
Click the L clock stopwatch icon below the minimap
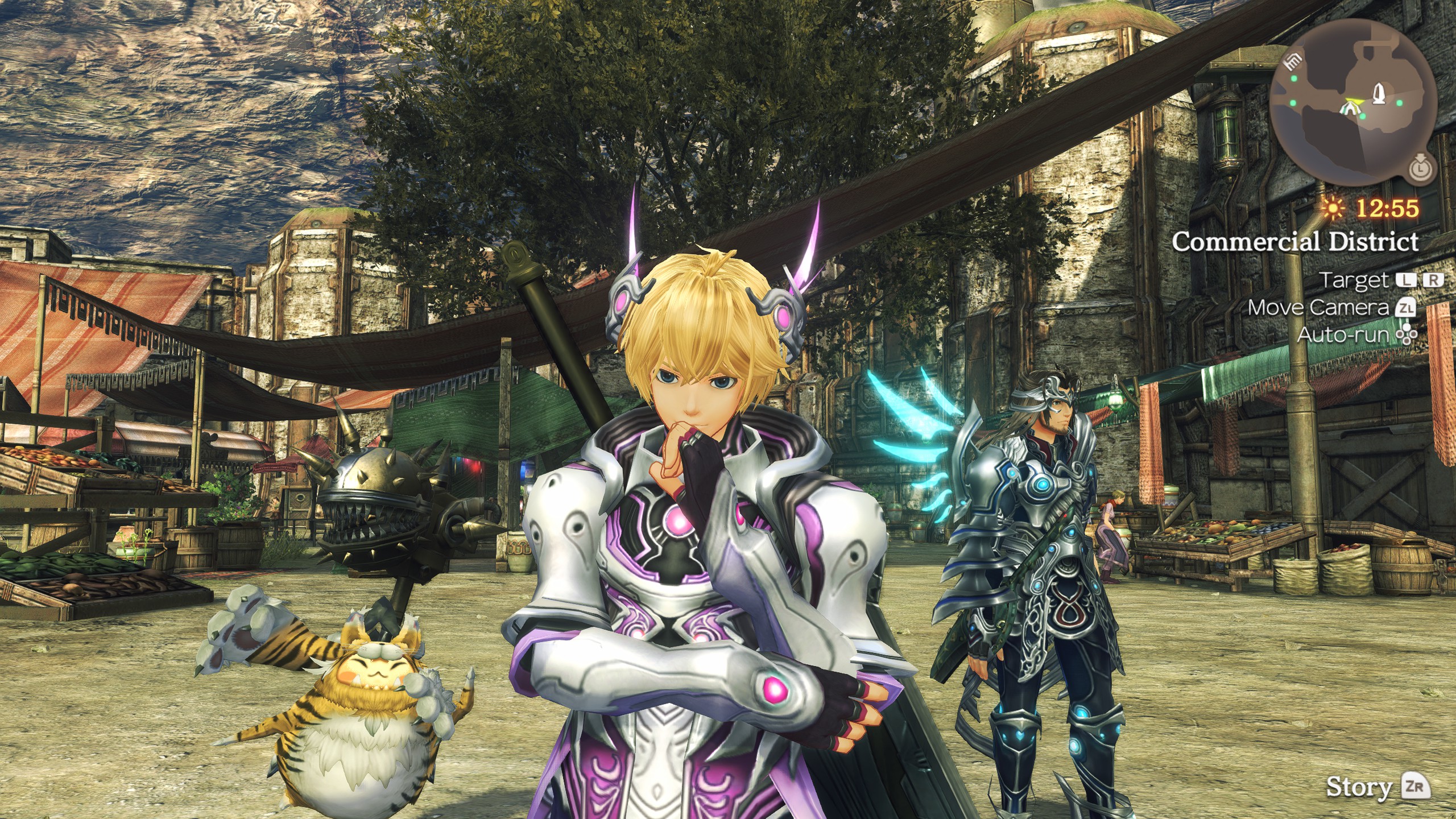pos(1420,169)
